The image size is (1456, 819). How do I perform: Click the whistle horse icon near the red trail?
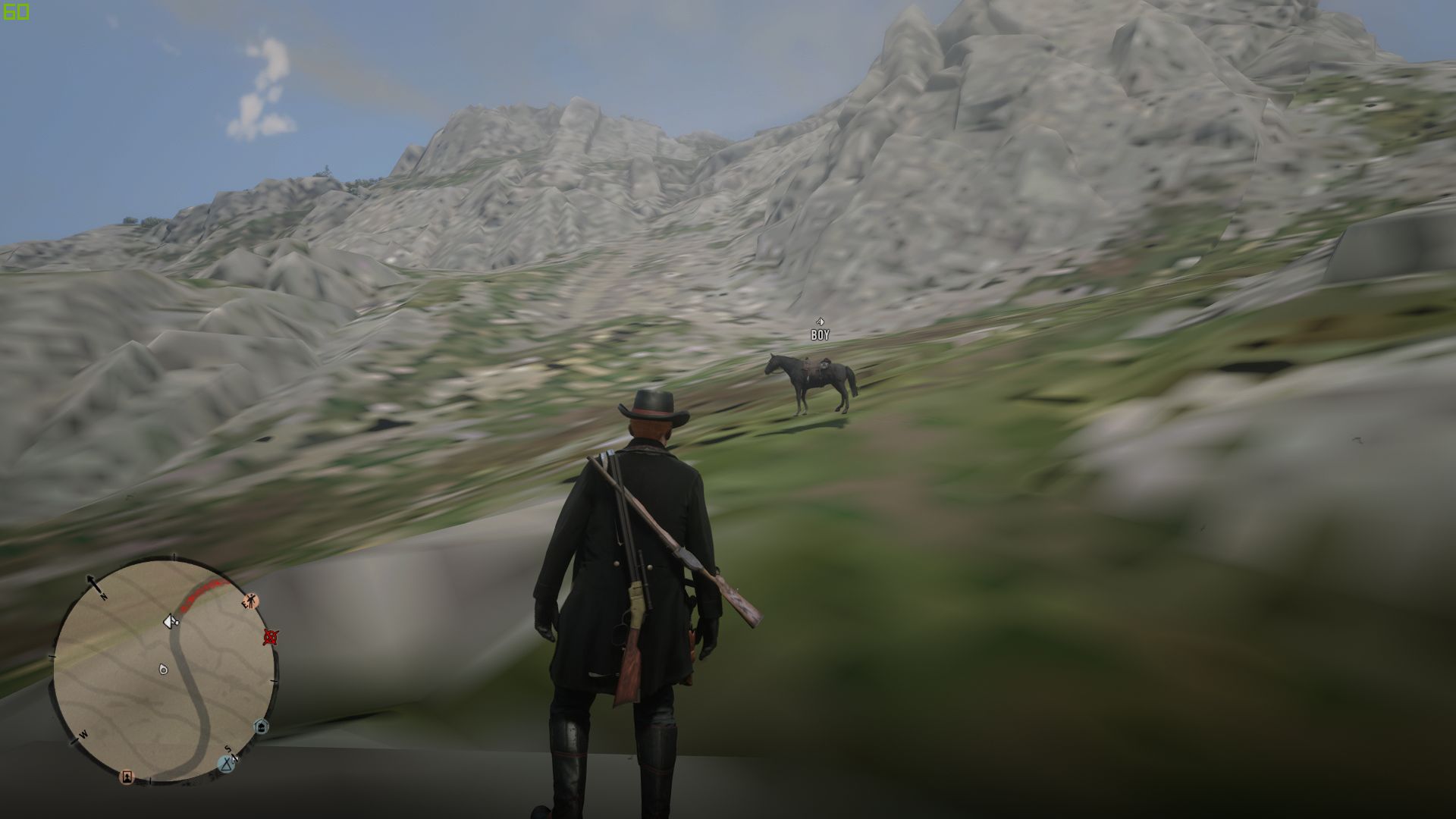pos(171,621)
